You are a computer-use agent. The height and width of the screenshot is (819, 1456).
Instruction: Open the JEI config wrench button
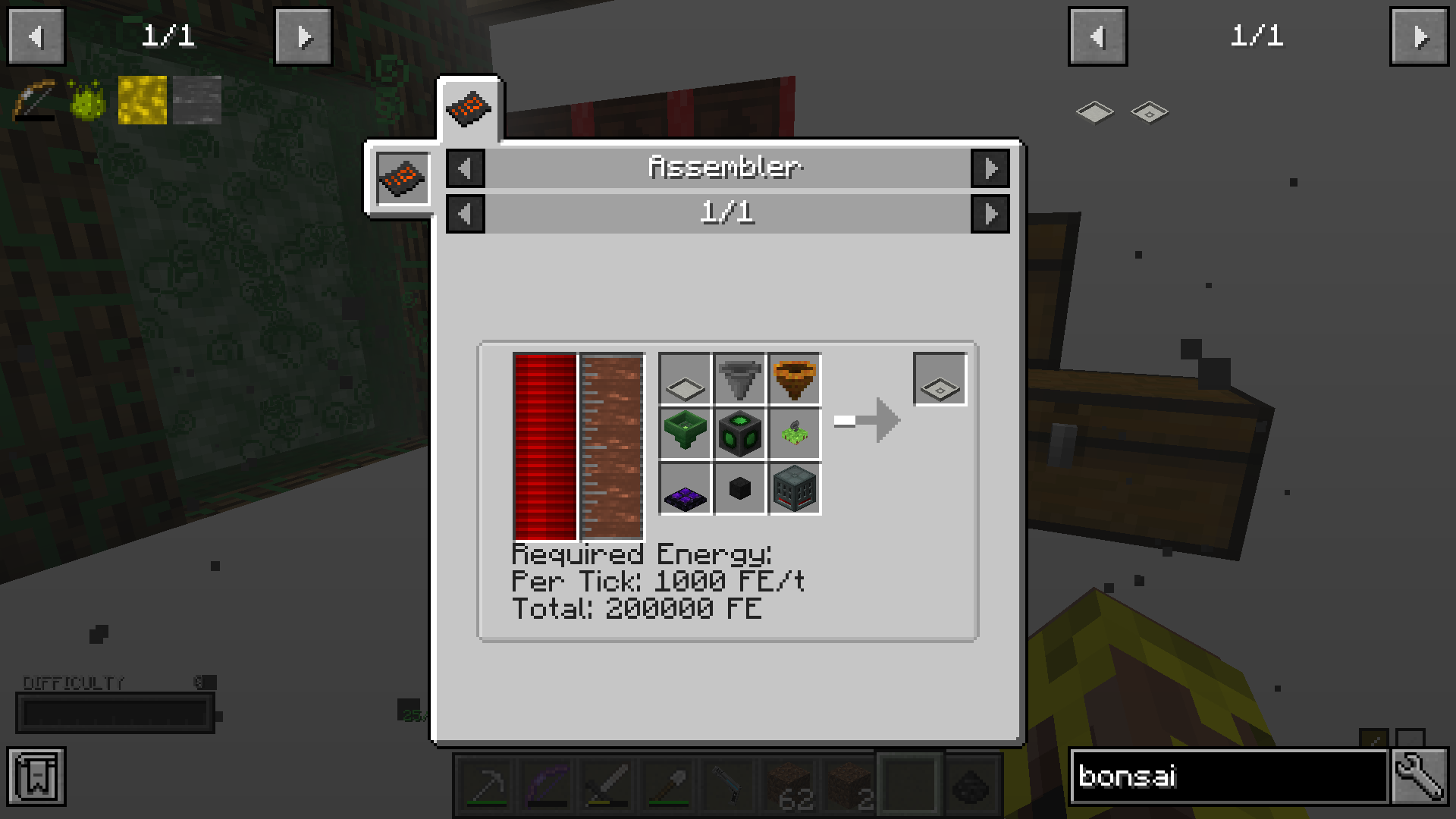point(1419,776)
